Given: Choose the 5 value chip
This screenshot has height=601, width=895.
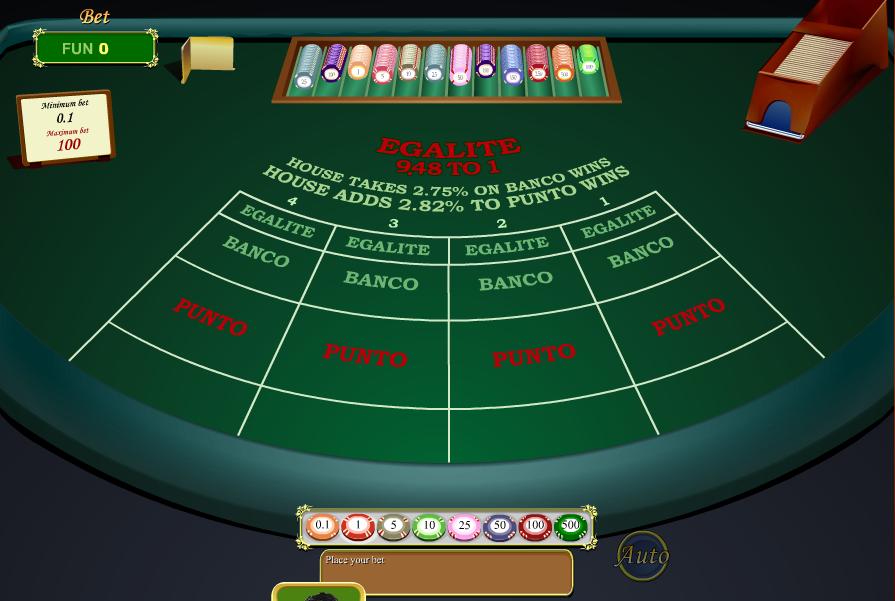Looking at the screenshot, I should click(393, 525).
